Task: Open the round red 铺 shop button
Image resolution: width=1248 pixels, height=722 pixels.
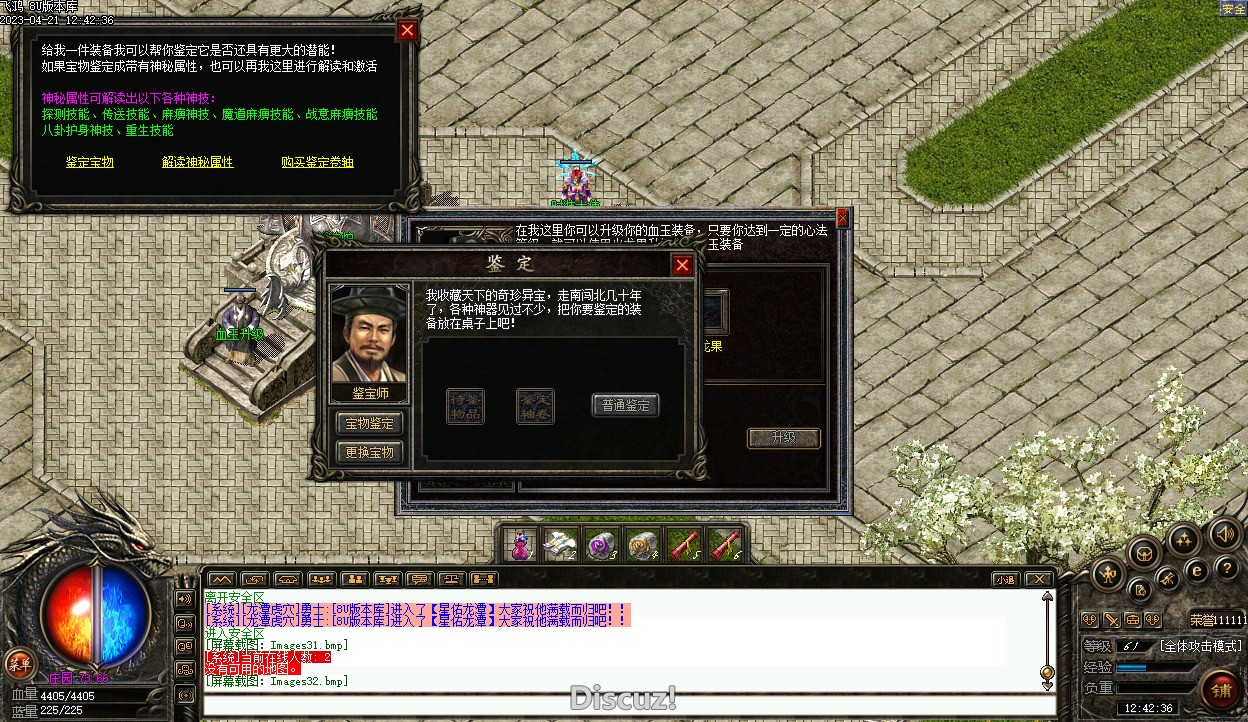Action: (x=1221, y=689)
